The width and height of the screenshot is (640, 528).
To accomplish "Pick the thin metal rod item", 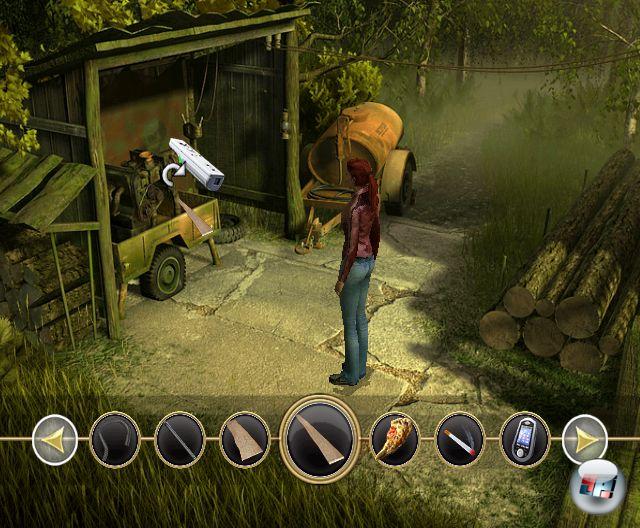I will 180,440.
